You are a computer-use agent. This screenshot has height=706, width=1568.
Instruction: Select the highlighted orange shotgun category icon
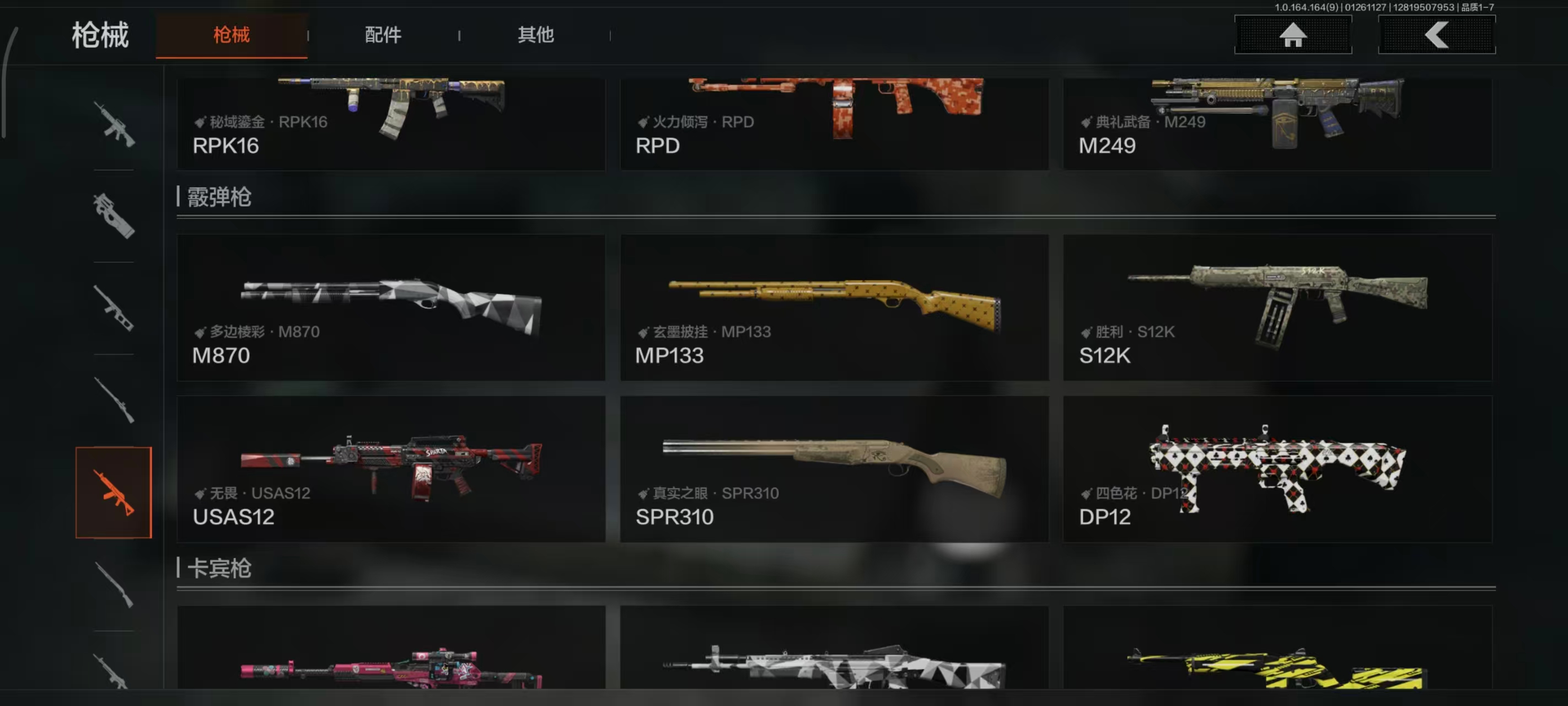point(114,492)
